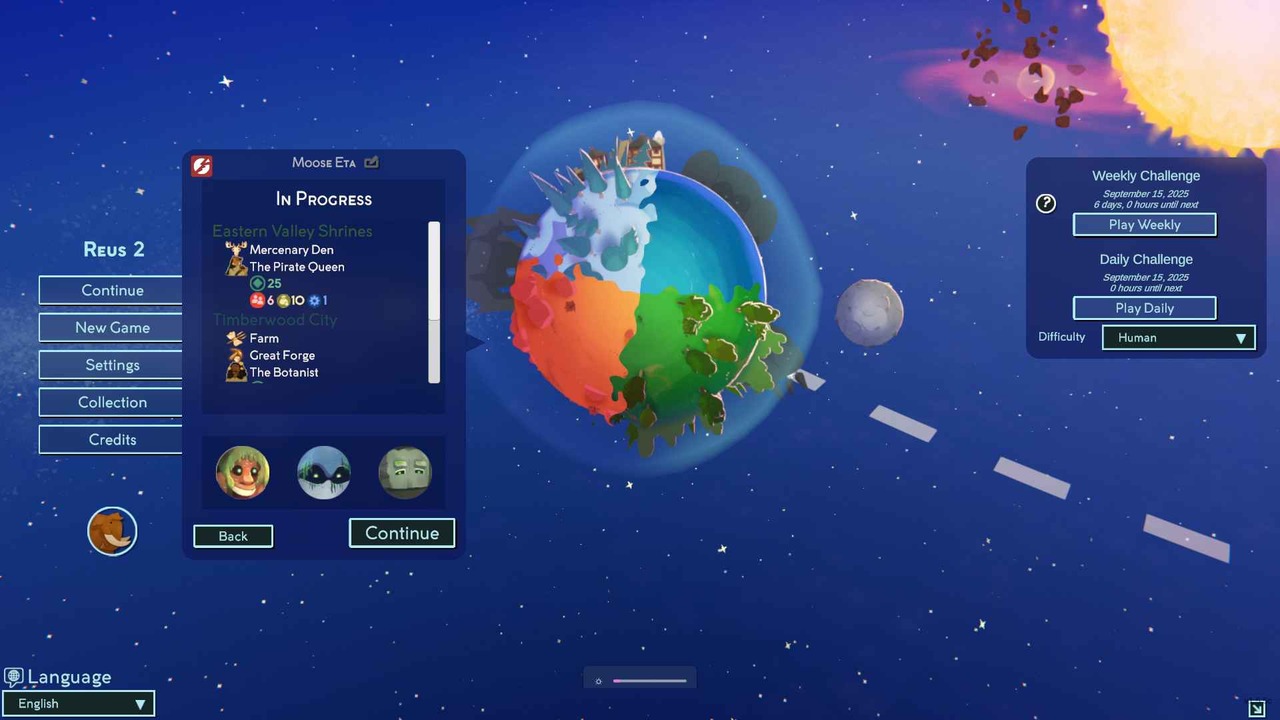Open the Weekly Challenge help question mark
Screen dimensions: 1280x720
click(1045, 203)
